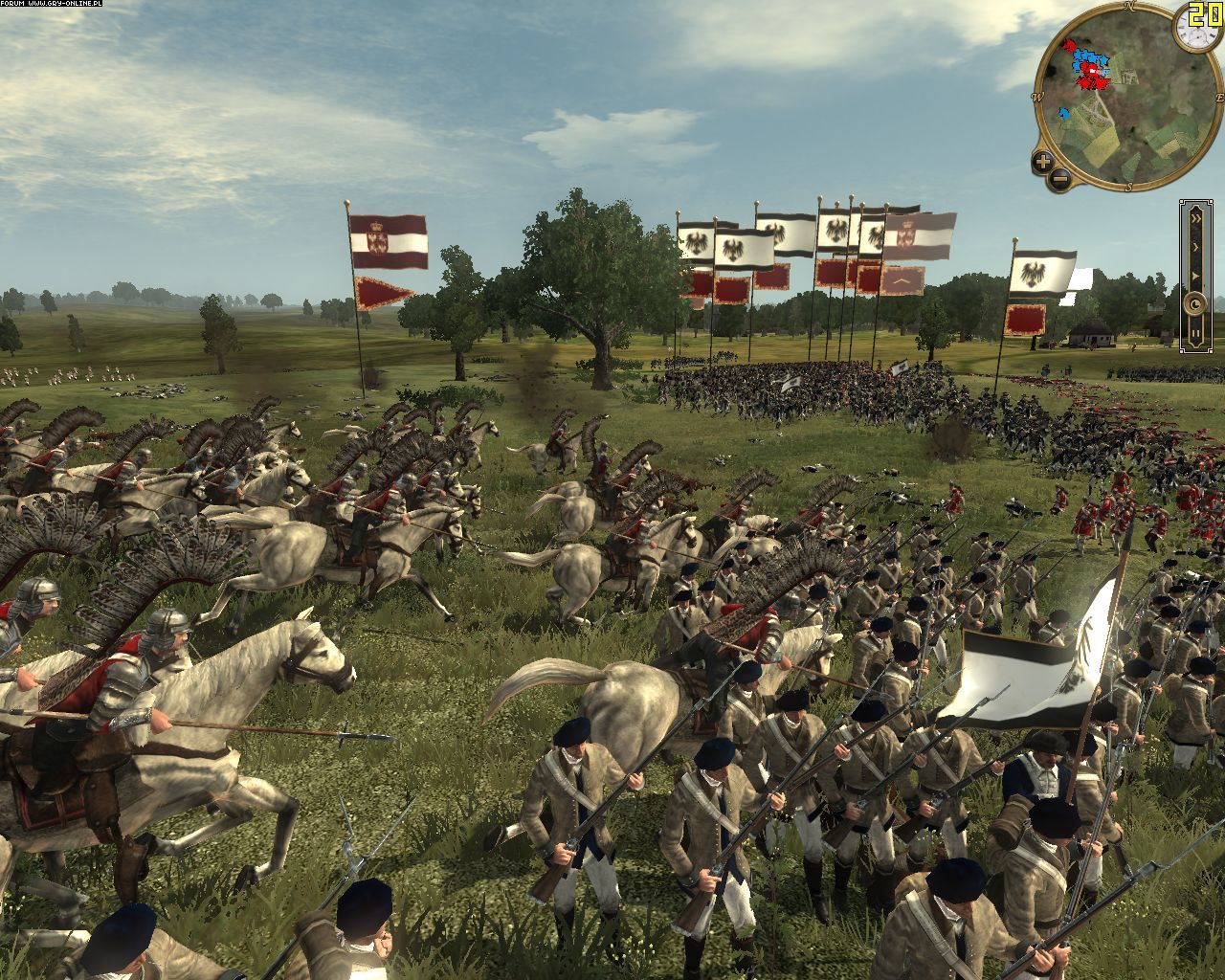Set battle speed to fastest double-arrow

click(1195, 216)
